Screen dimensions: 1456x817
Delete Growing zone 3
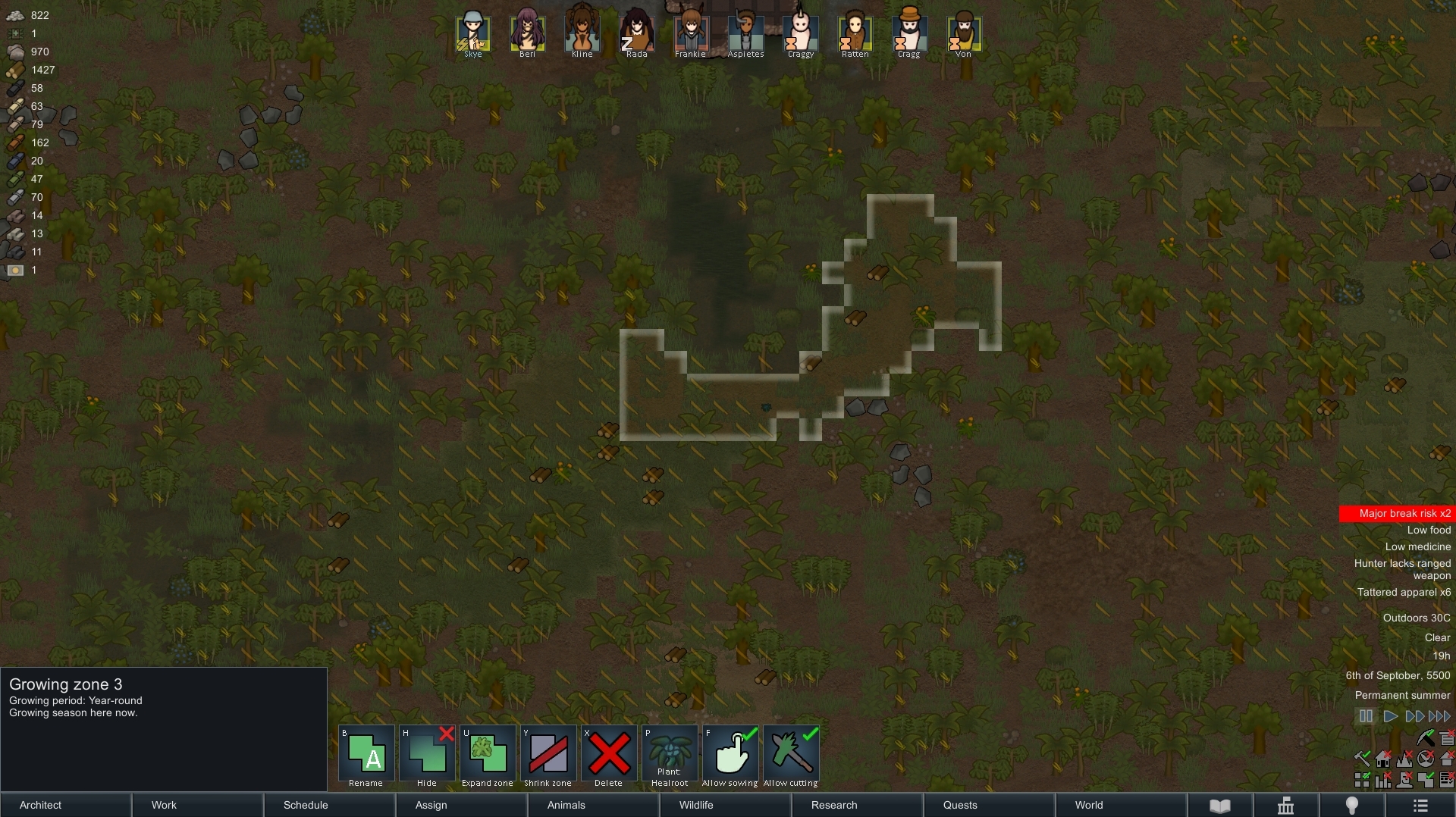[609, 756]
